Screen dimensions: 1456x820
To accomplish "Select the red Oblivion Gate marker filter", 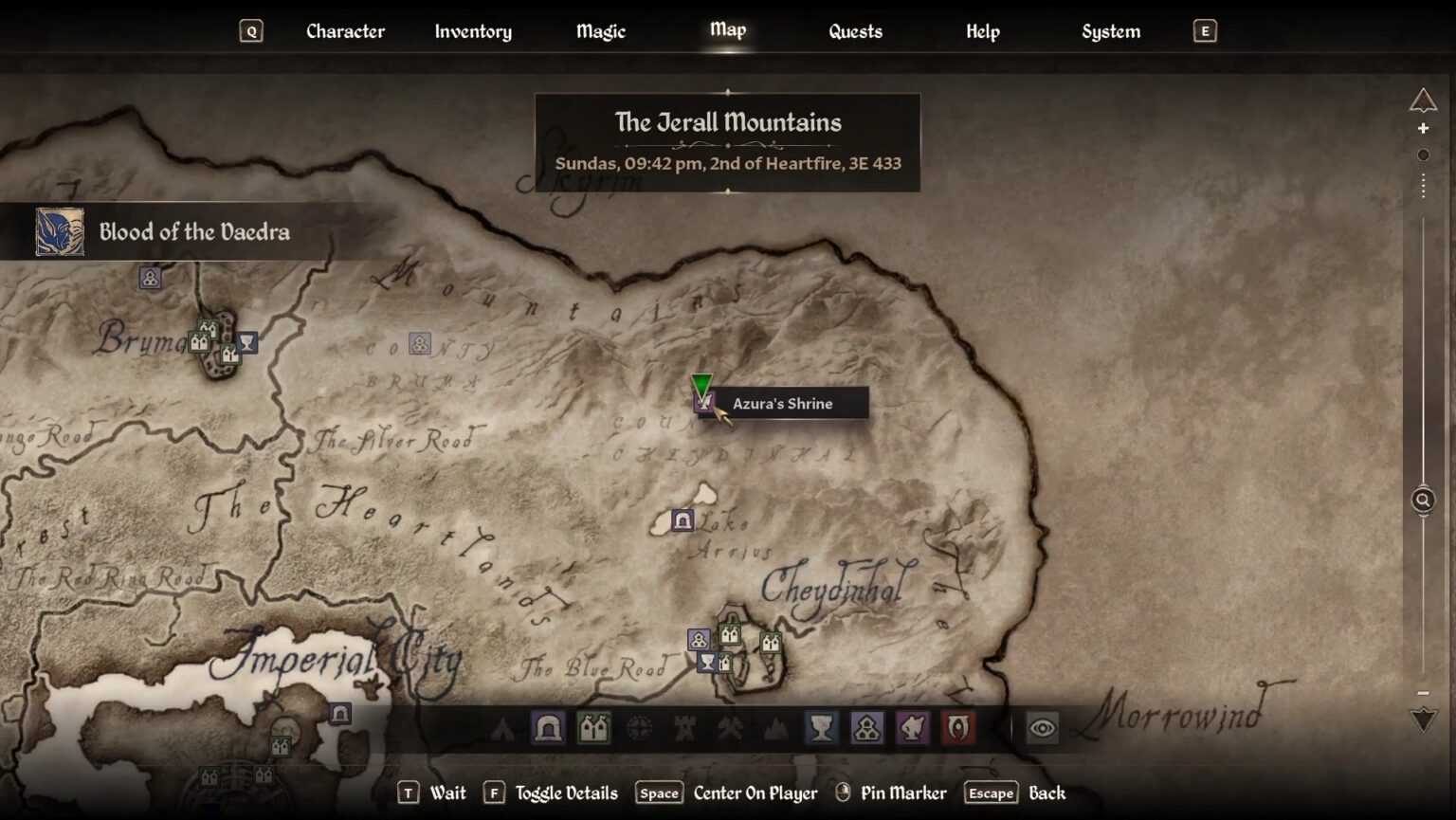I will click(x=959, y=728).
